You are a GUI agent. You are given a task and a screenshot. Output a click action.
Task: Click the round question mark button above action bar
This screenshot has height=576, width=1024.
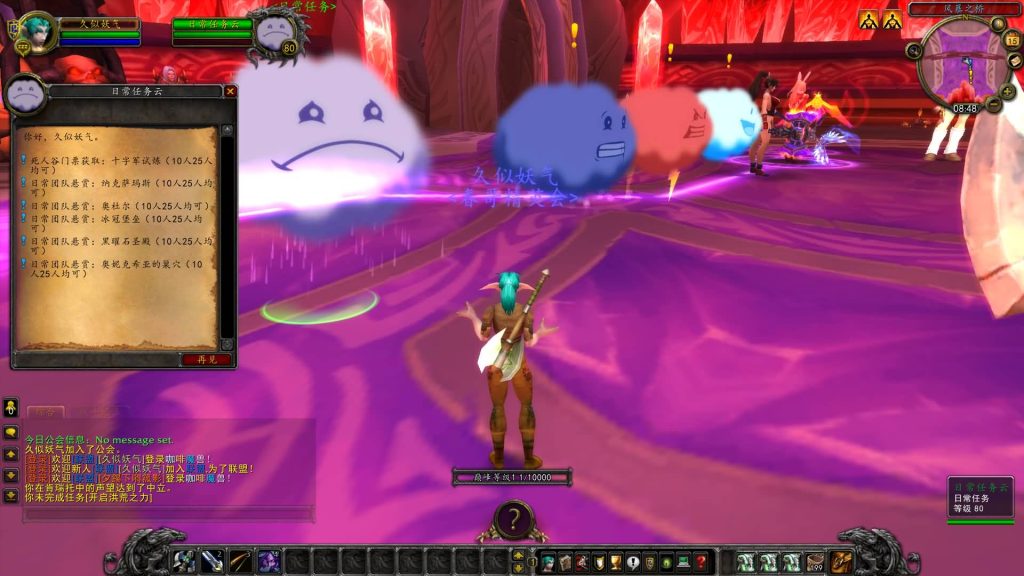pos(513,519)
